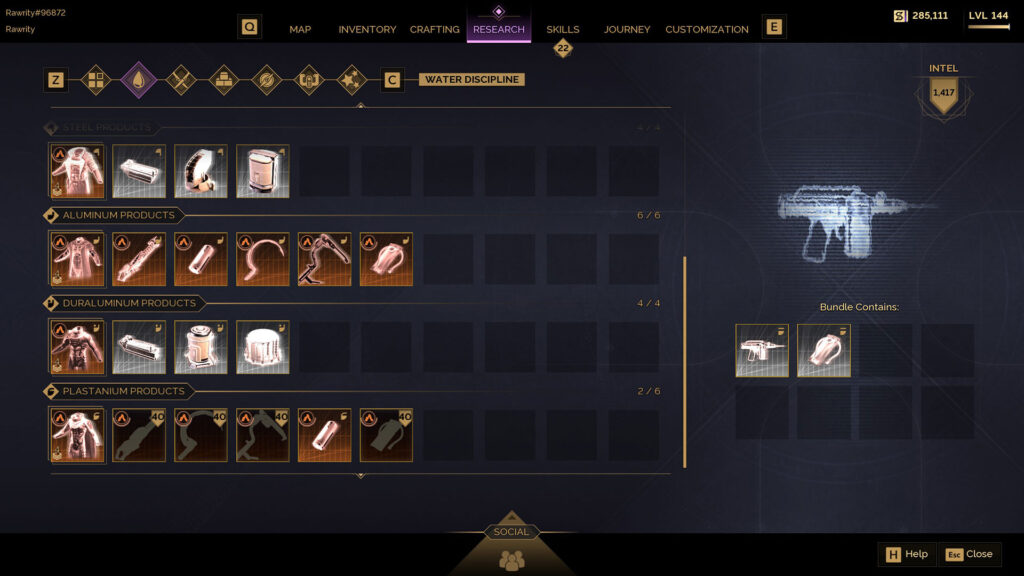Open the Skills tab
The image size is (1024, 576).
point(562,29)
